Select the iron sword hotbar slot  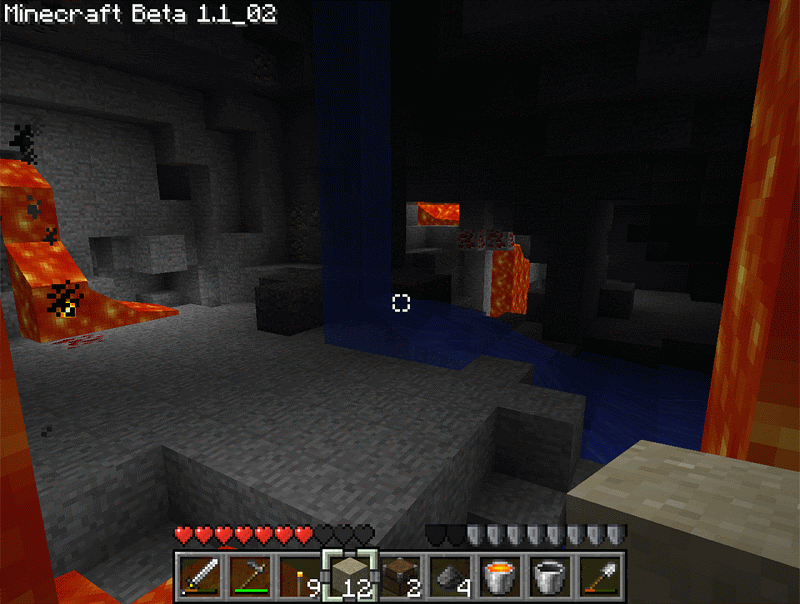pos(201,577)
